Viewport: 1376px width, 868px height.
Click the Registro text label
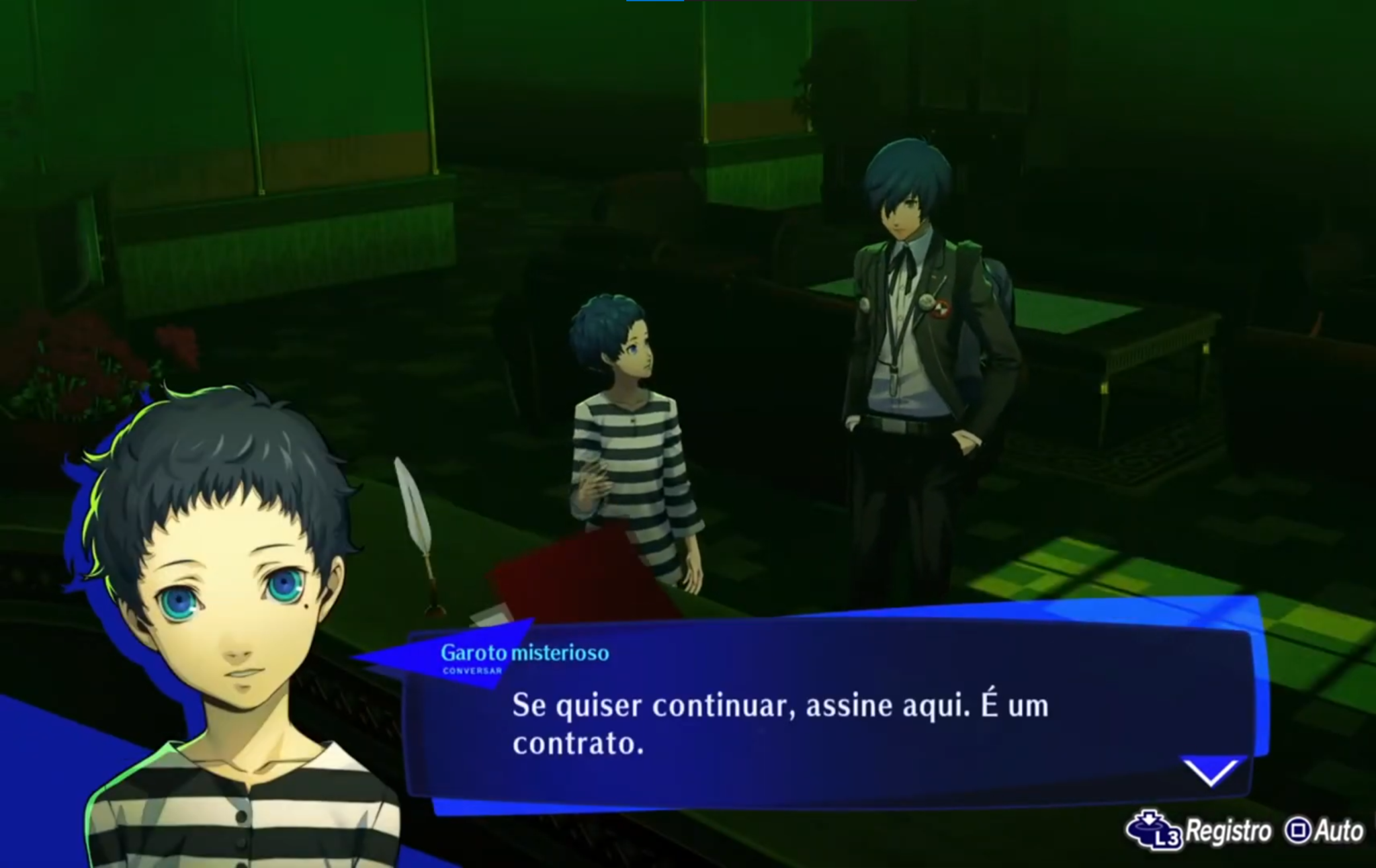click(1230, 830)
